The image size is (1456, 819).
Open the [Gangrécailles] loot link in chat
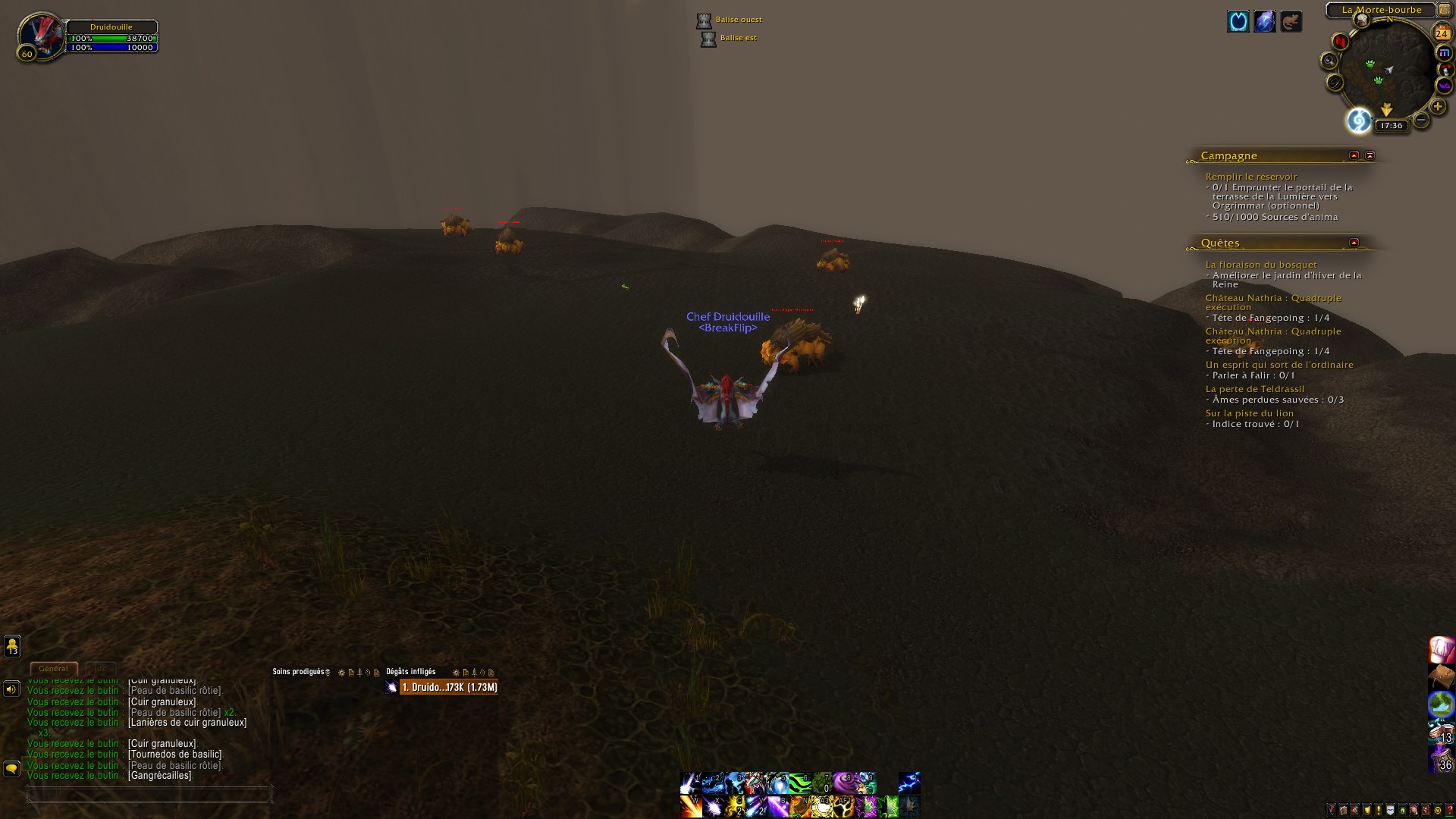click(x=159, y=776)
